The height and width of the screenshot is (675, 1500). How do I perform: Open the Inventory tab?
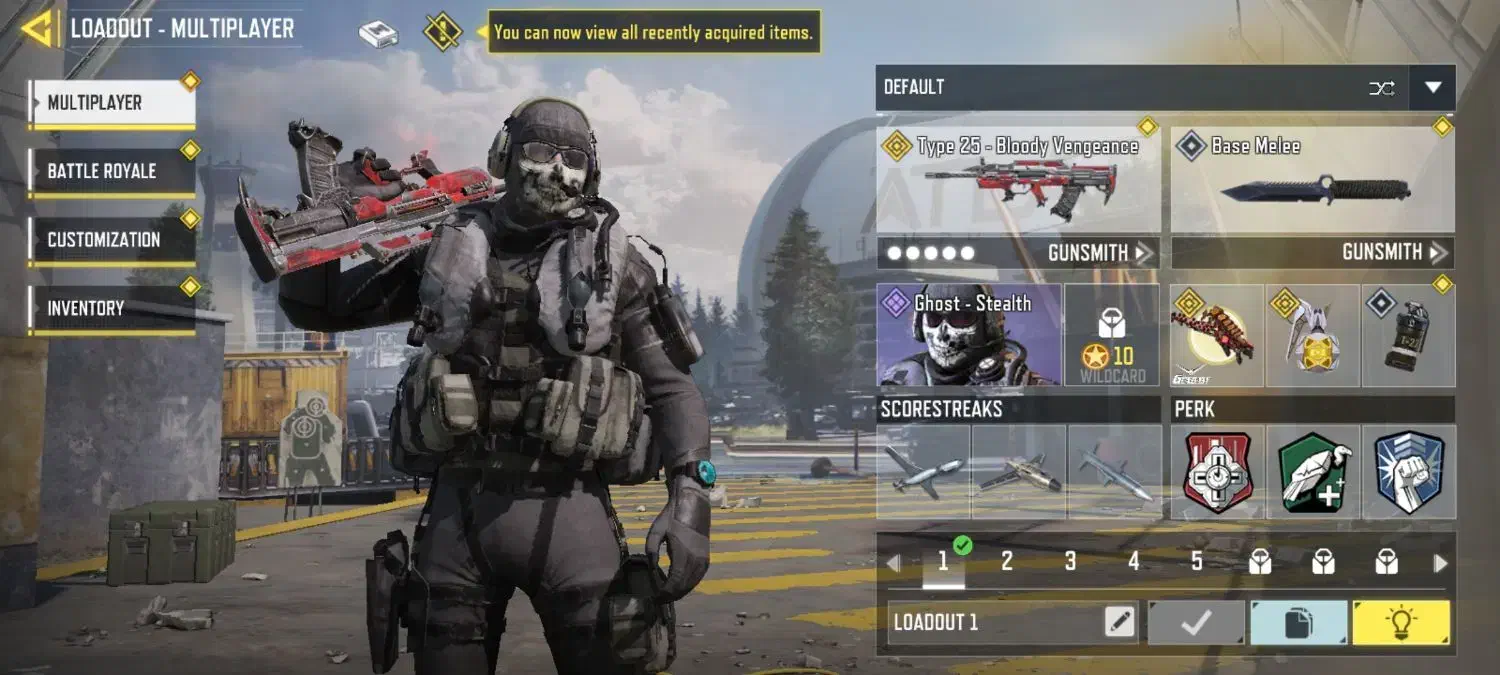[x=111, y=308]
